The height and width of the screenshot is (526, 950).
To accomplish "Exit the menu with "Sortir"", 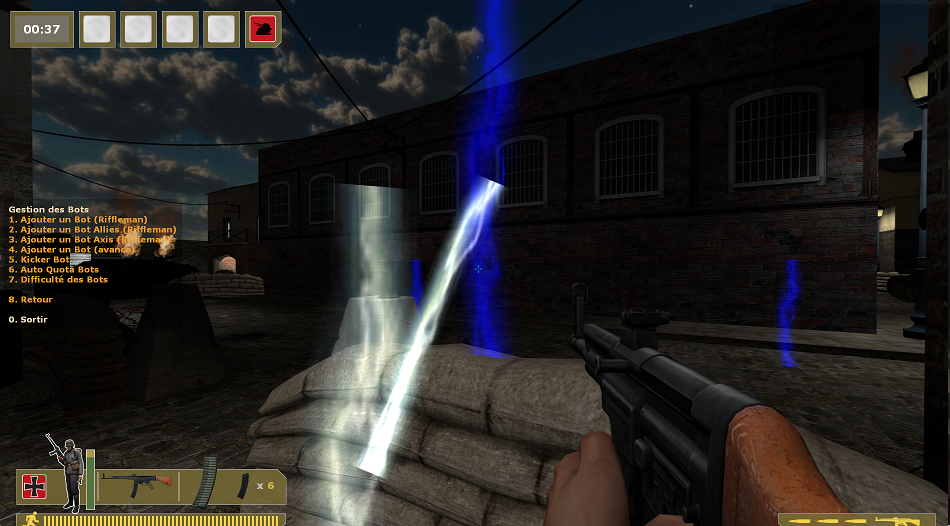I will point(28,319).
